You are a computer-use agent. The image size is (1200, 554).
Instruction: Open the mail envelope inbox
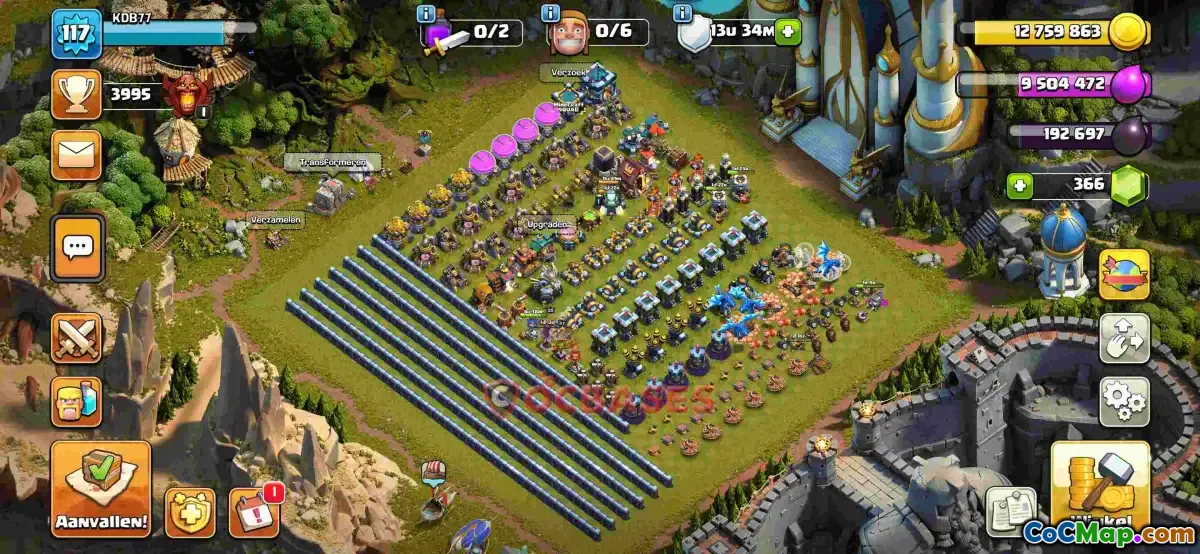pos(76,154)
